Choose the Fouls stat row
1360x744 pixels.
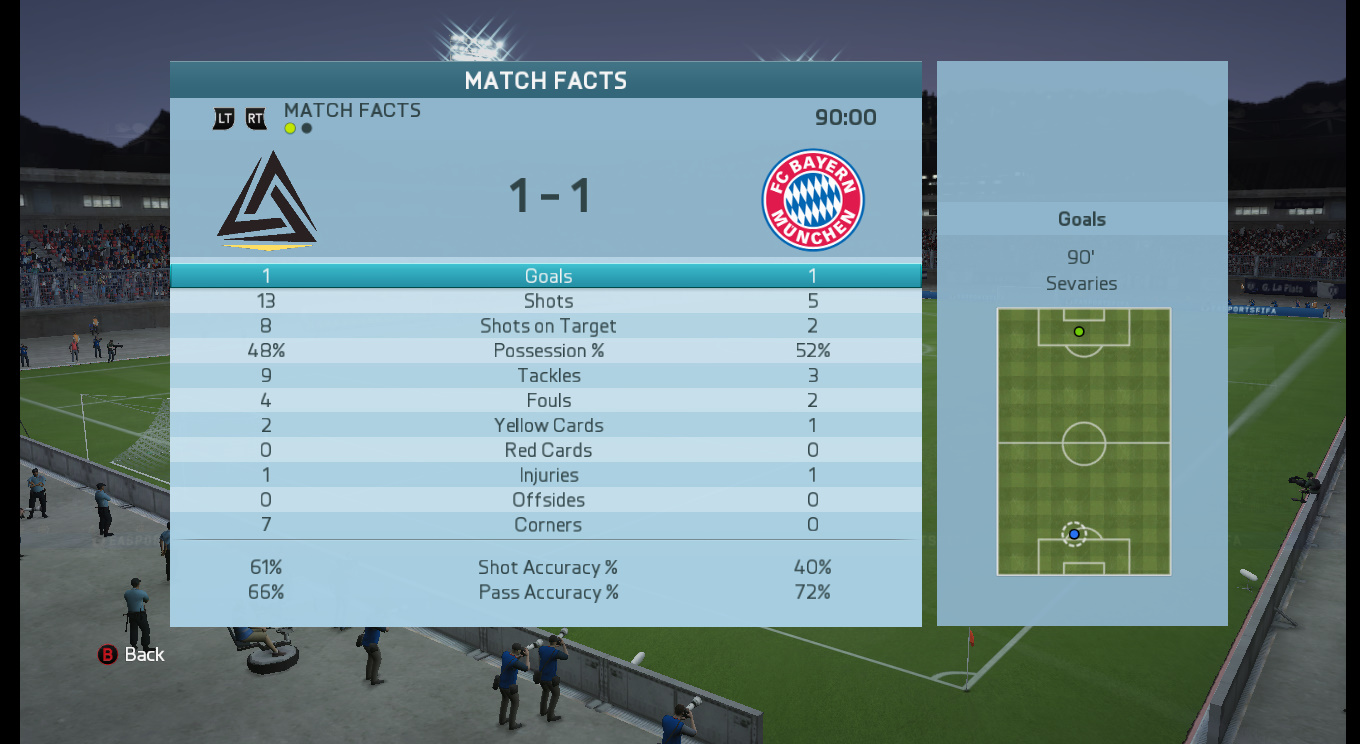coord(547,401)
